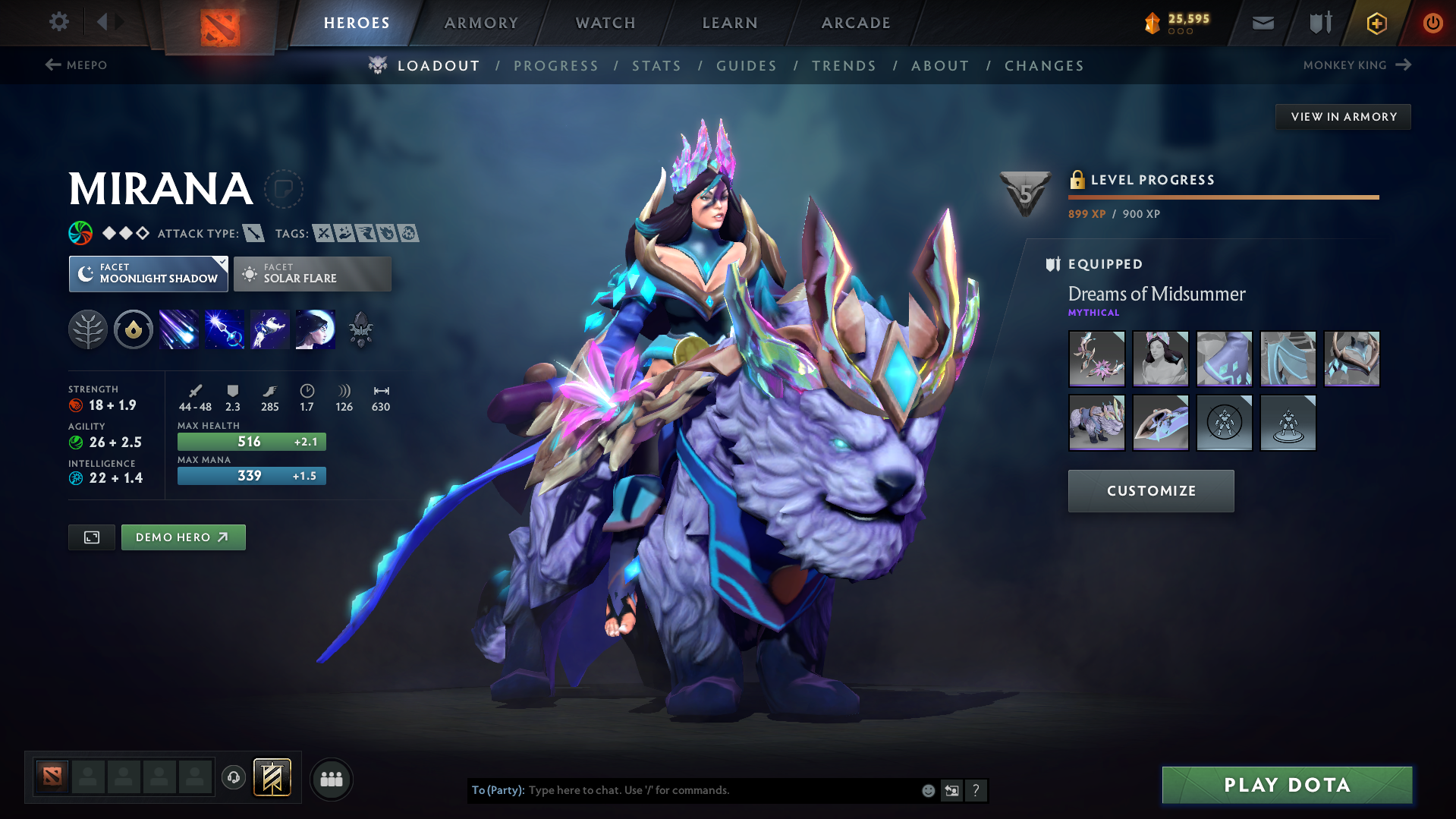
Task: Advance to next hero Monkey King
Action: (1358, 65)
